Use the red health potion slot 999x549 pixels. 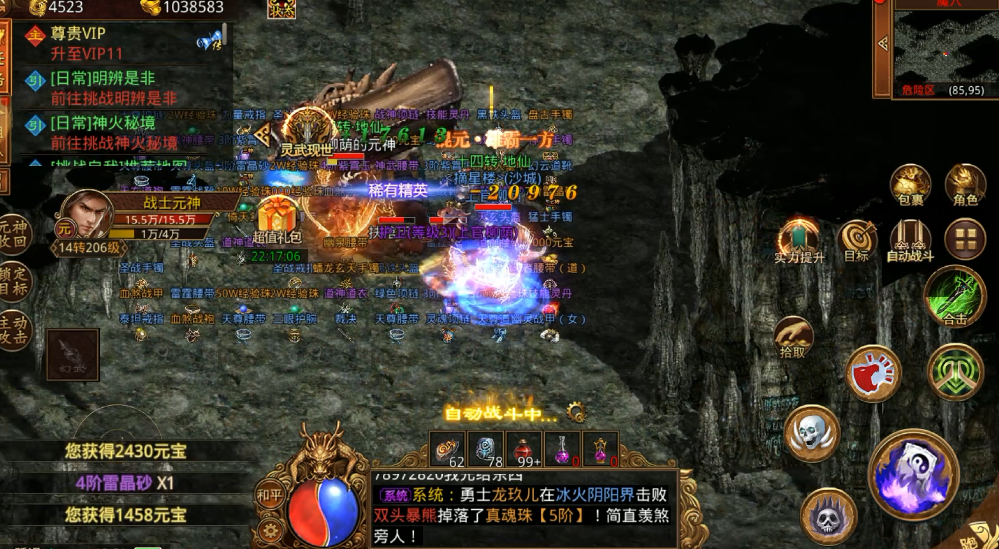(x=526, y=450)
